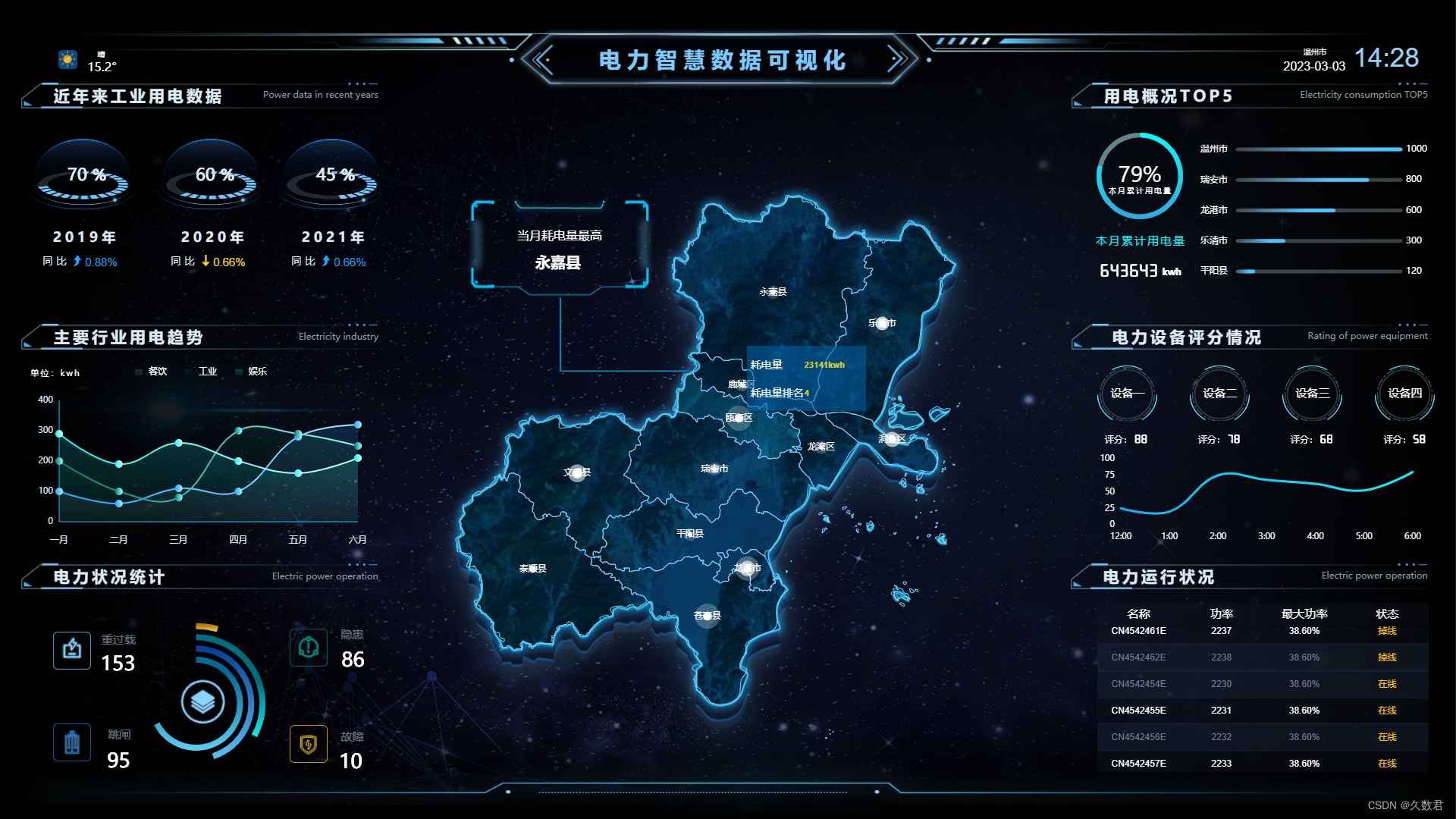Select the 设备二 rating circle

pyautogui.click(x=1219, y=393)
